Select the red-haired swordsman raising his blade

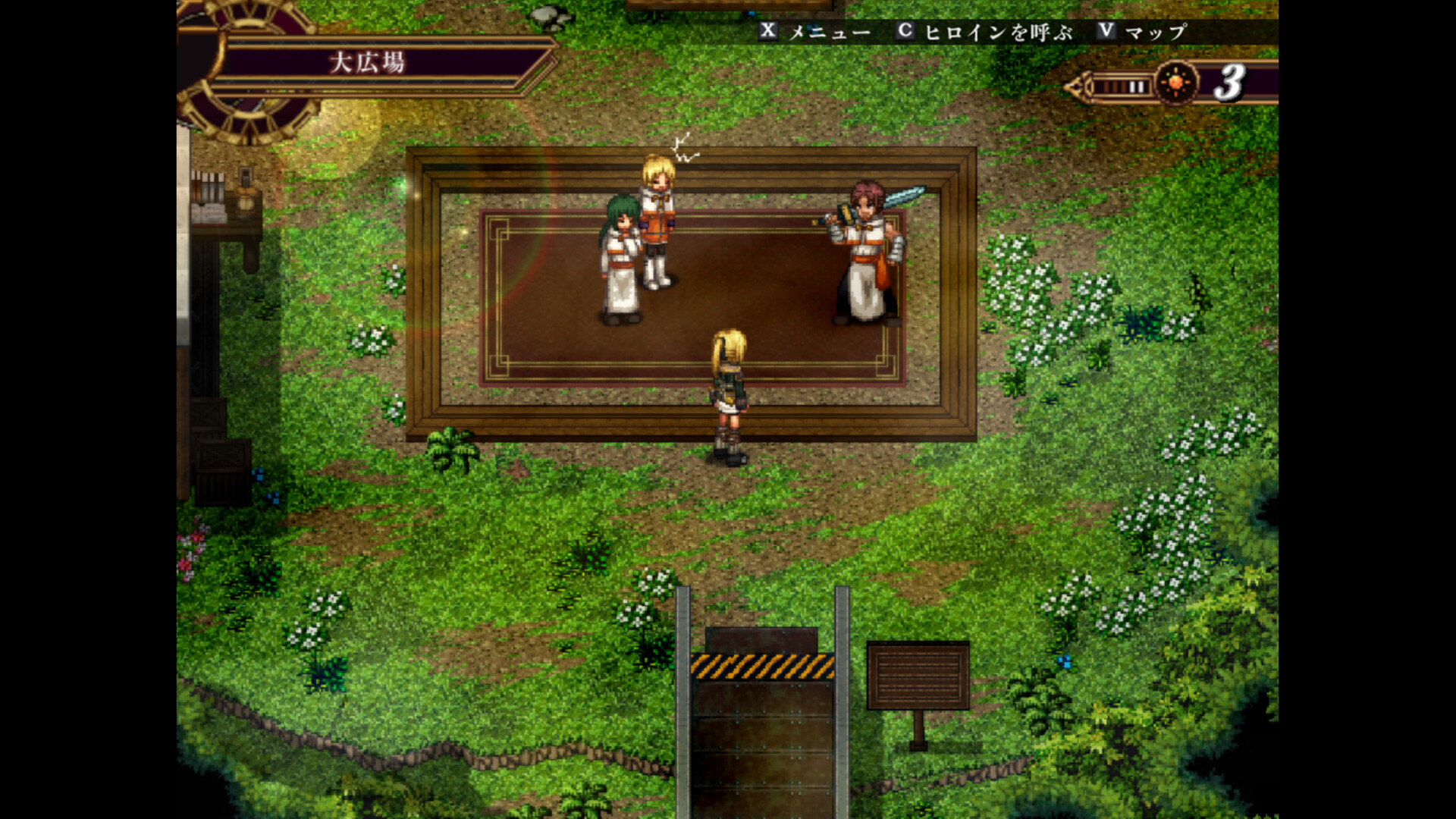coord(864,243)
